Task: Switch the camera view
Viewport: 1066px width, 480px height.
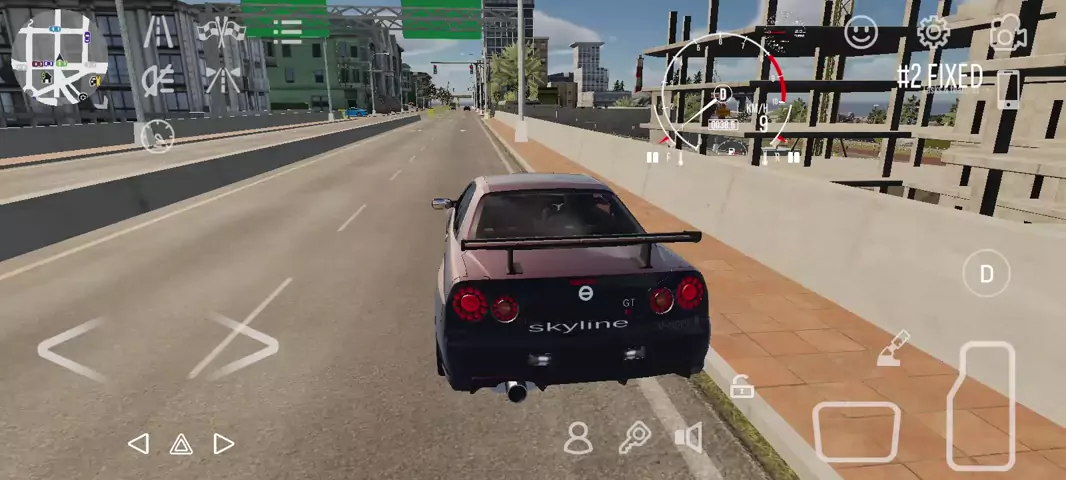Action: point(1008,34)
